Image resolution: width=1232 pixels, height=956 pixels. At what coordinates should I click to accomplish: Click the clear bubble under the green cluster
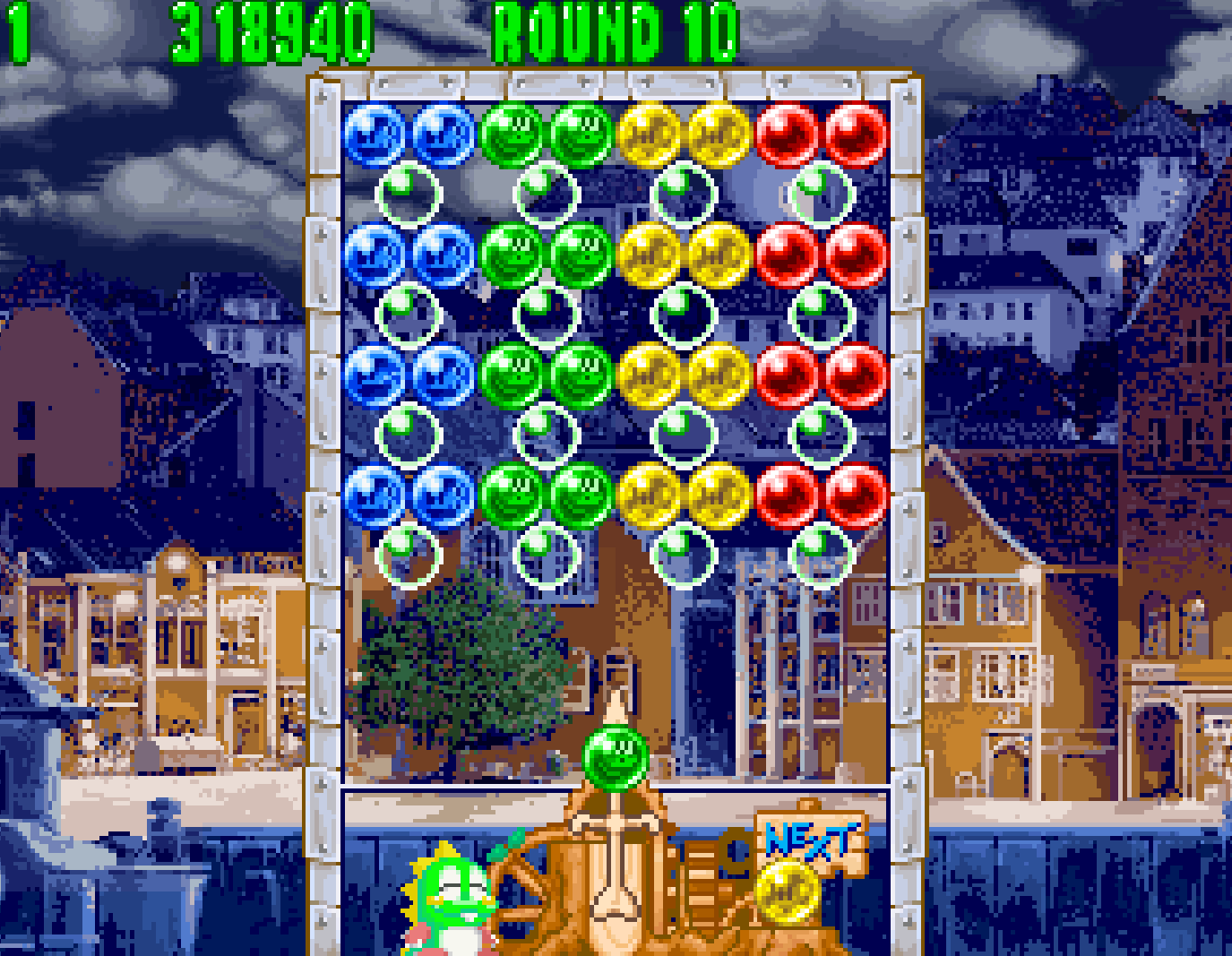pos(547,193)
